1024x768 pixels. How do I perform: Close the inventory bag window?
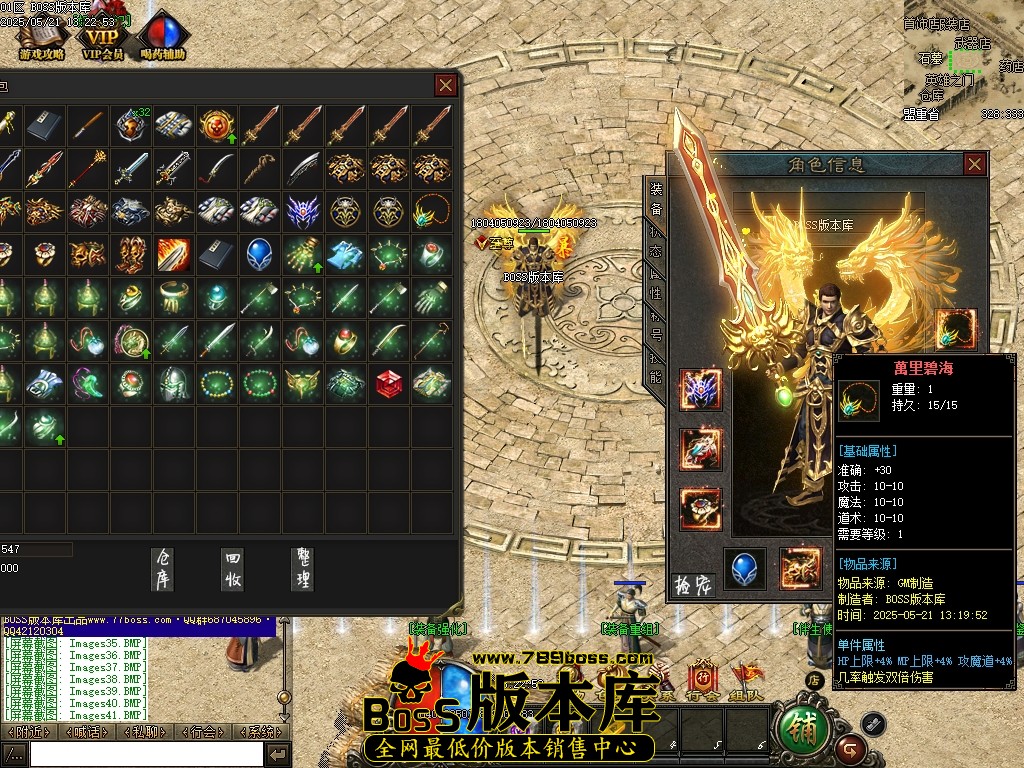(x=446, y=85)
